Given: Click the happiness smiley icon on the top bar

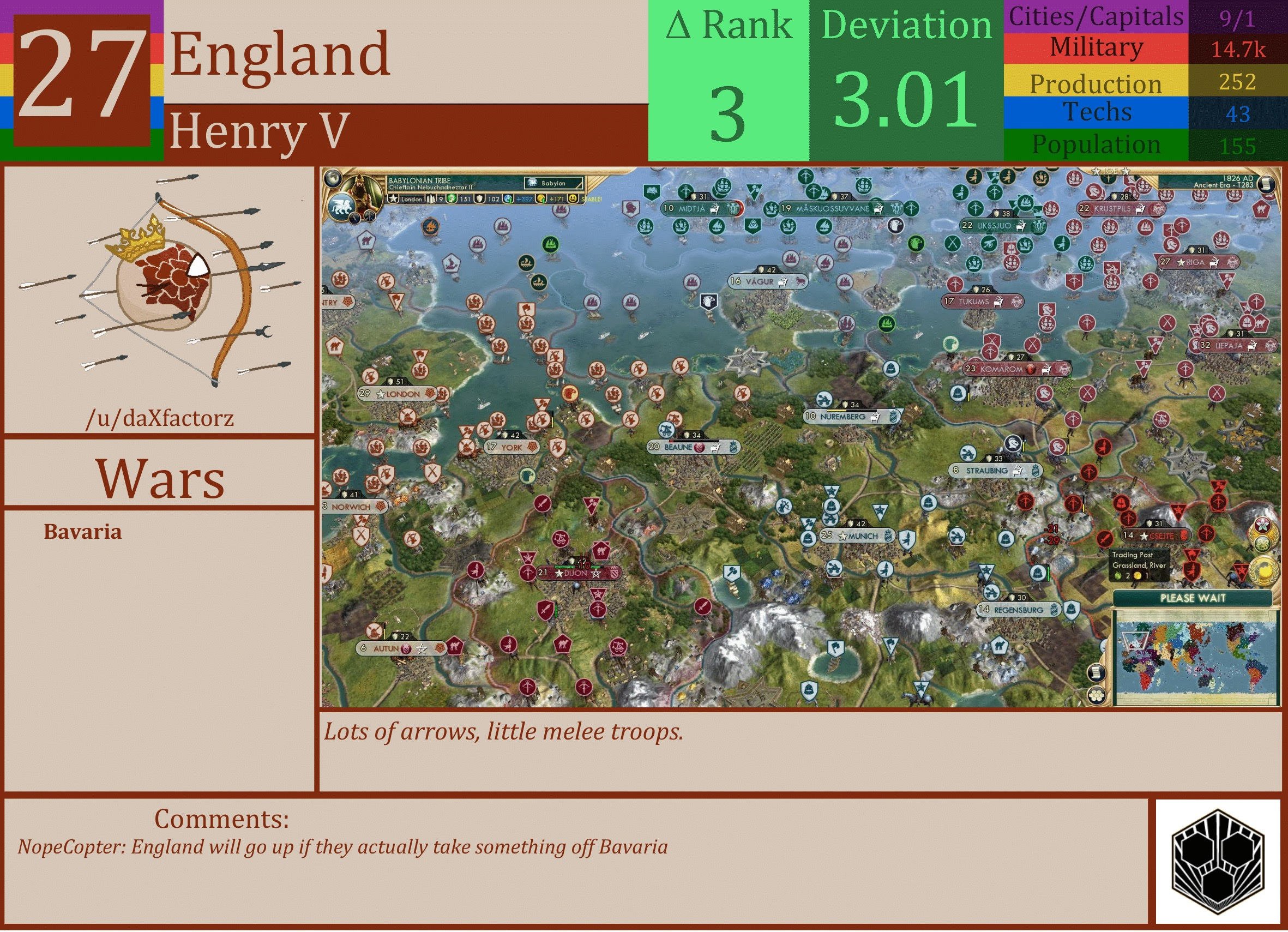Looking at the screenshot, I should pyautogui.click(x=573, y=199).
